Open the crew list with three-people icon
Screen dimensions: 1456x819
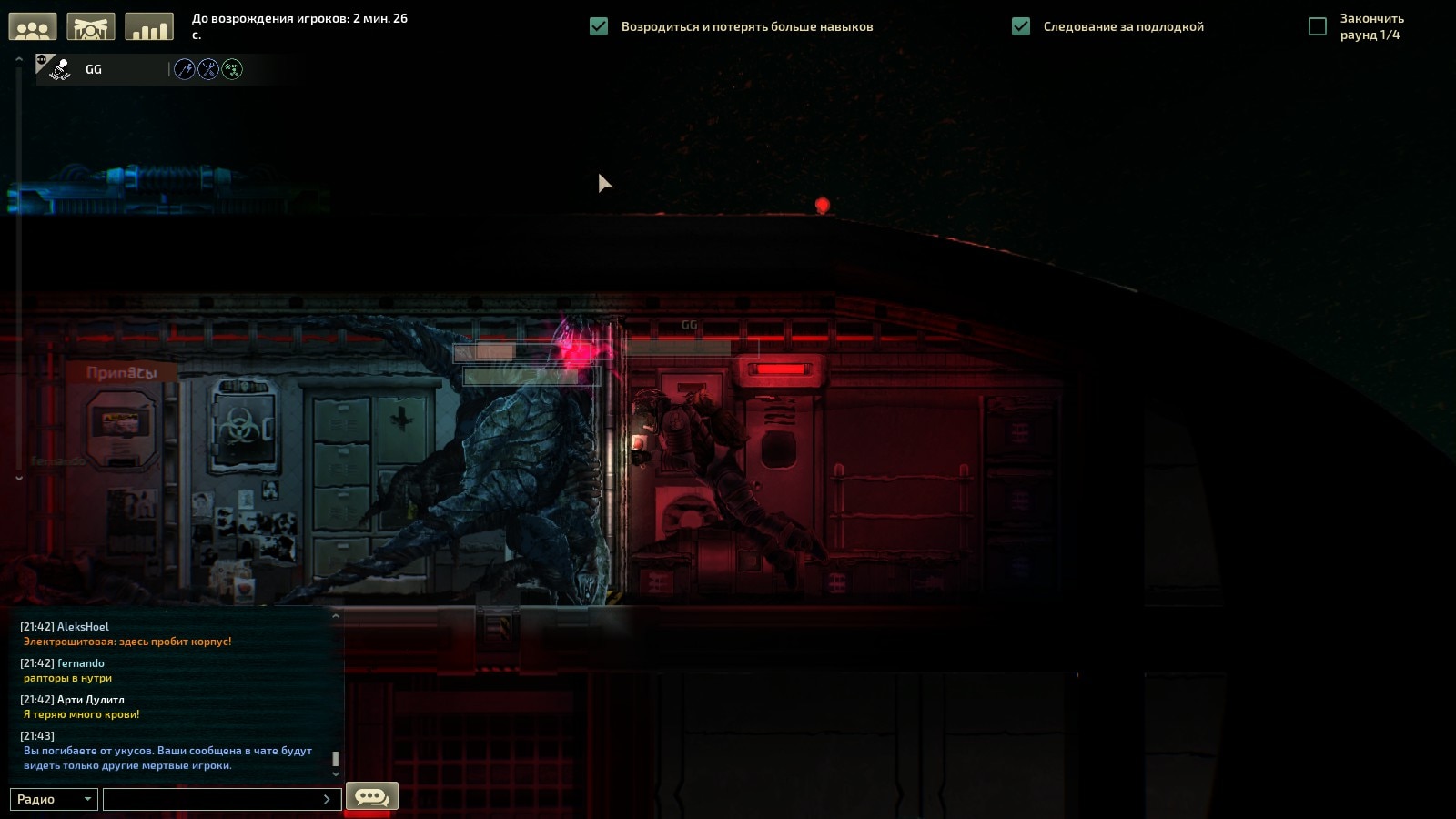[x=33, y=27]
